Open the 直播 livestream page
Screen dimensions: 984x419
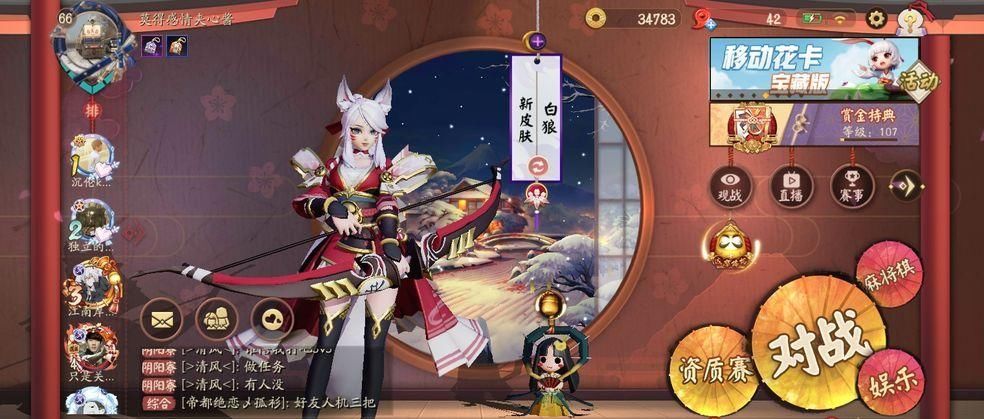tap(791, 187)
